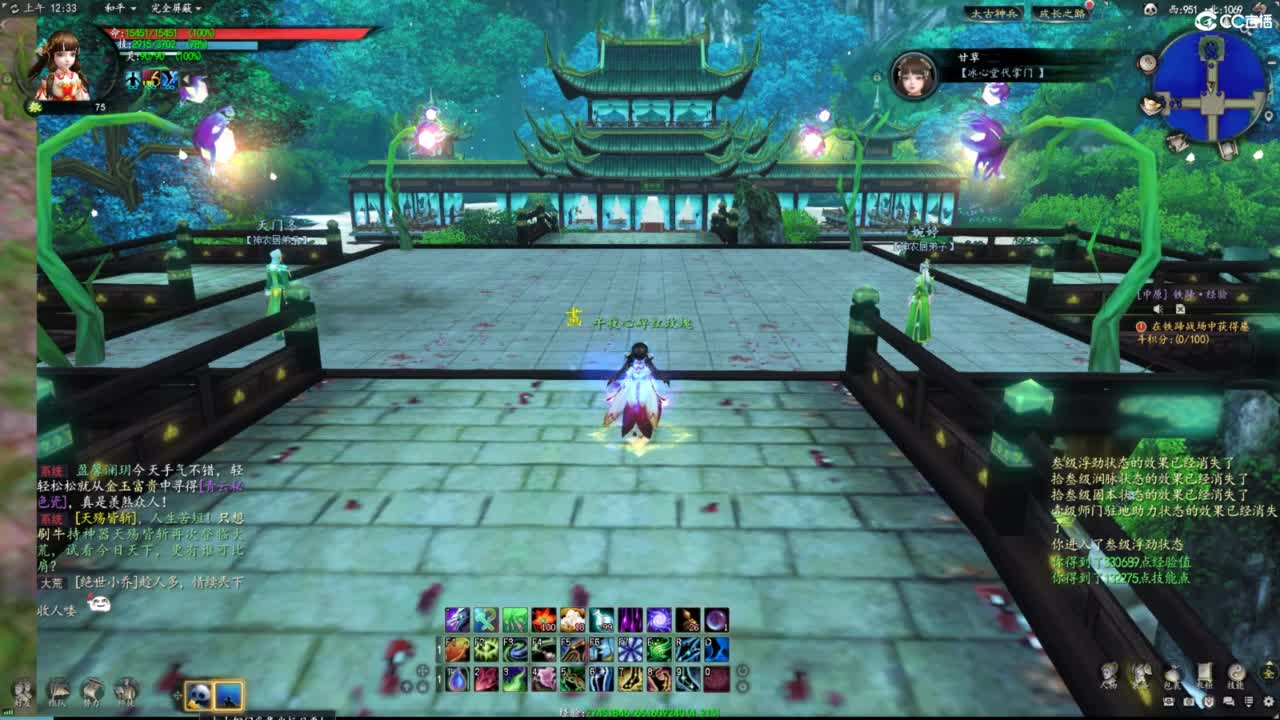The width and height of the screenshot is (1280, 720).
Task: Mute the 中原 channel announcement speaker
Action: coord(1157,308)
